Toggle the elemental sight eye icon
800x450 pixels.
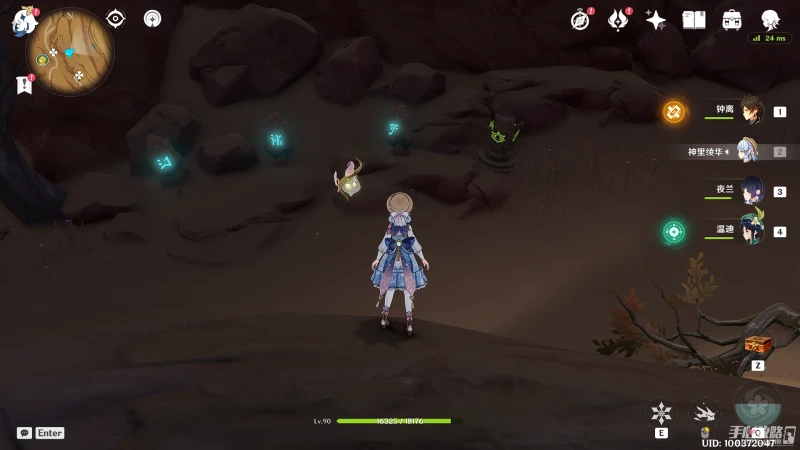pyautogui.click(x=116, y=19)
